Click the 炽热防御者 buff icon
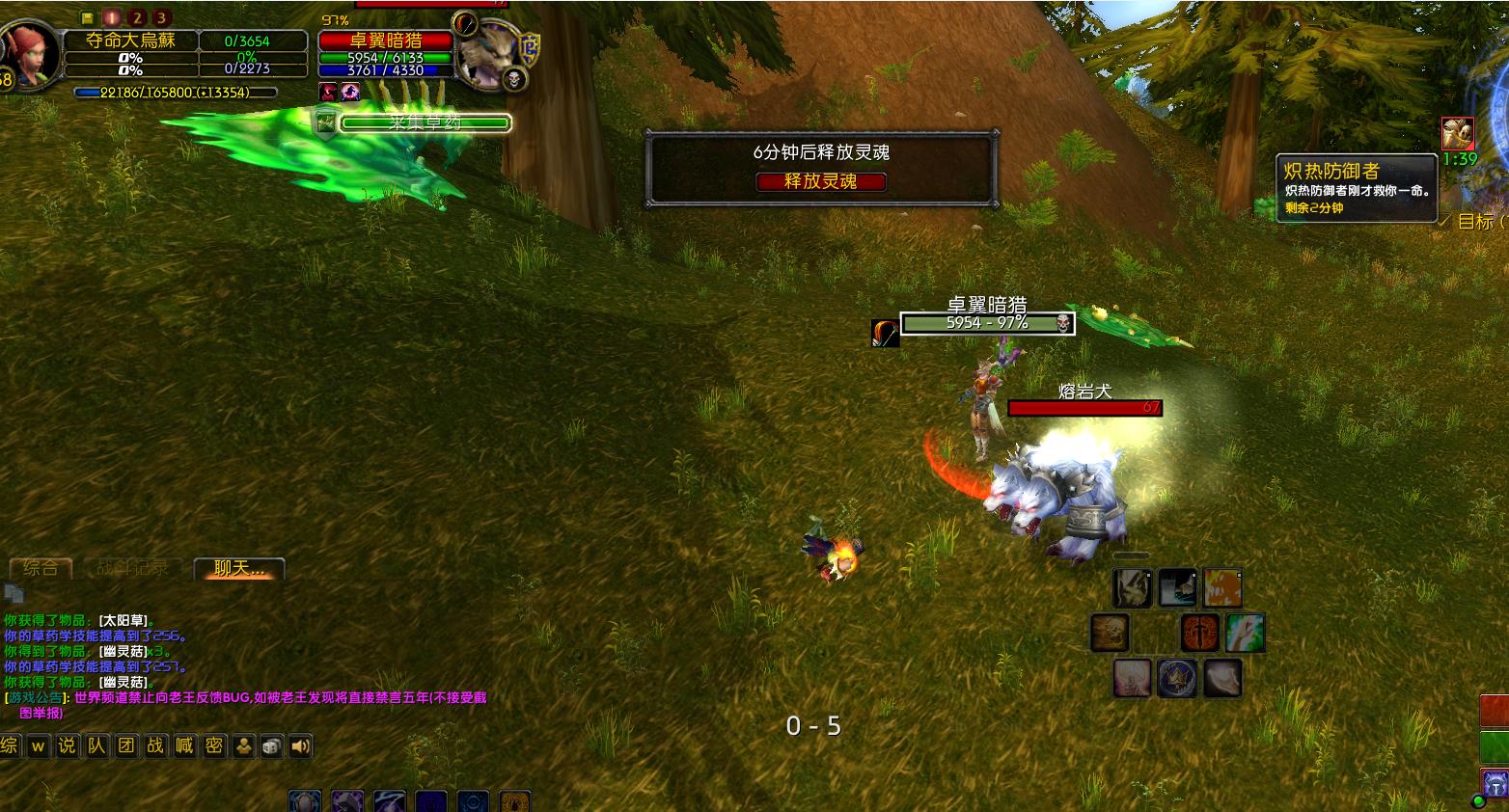This screenshot has width=1509, height=812. coord(1458,133)
